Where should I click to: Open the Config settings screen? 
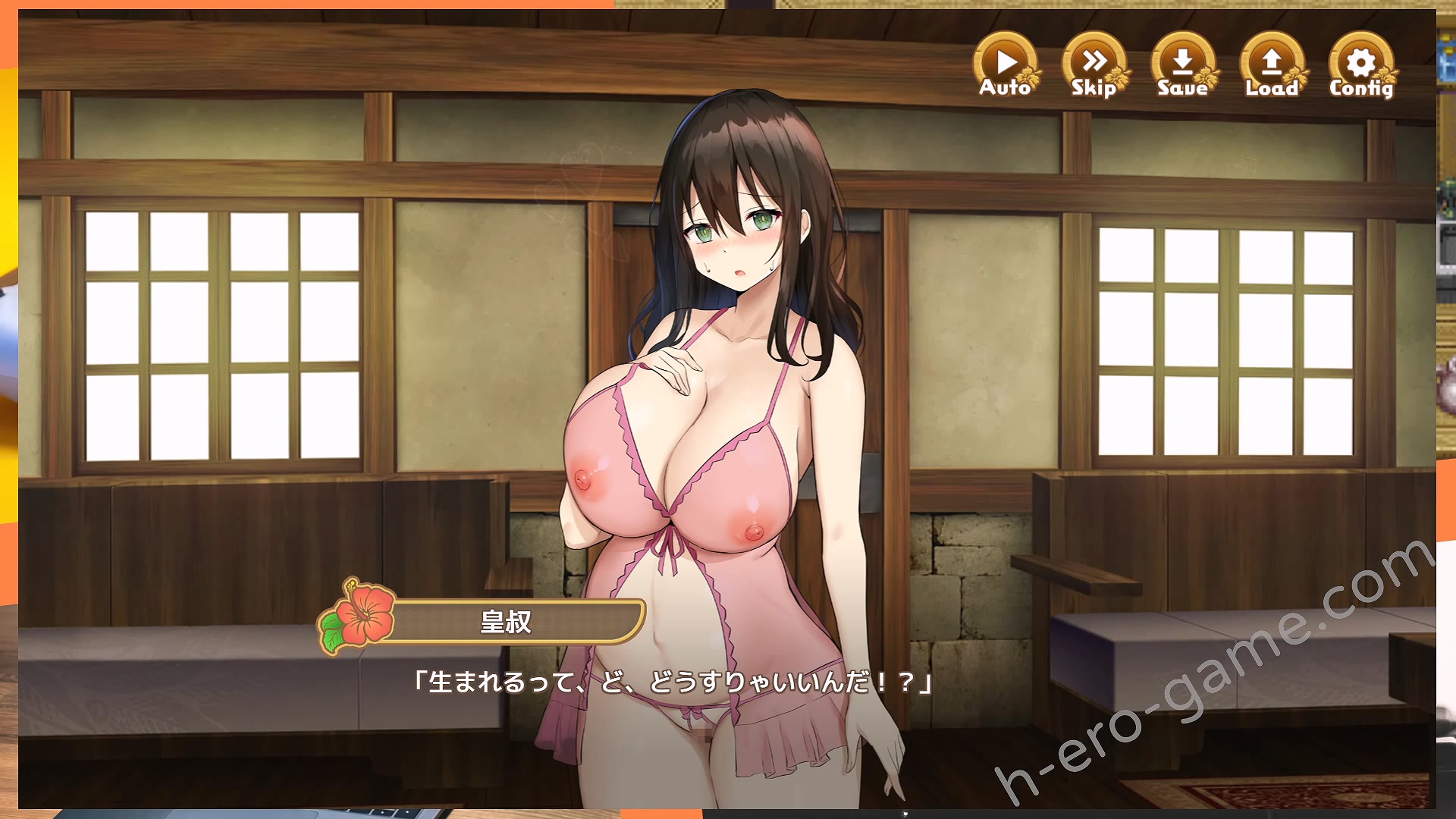[1361, 66]
